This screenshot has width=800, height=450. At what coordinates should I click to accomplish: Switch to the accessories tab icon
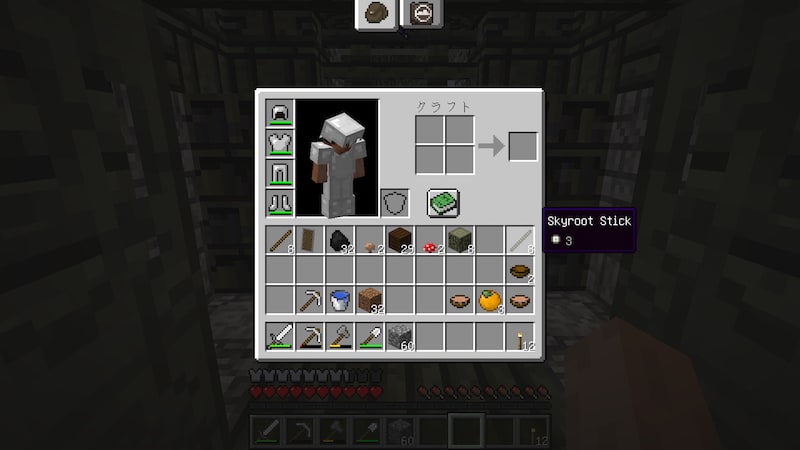click(421, 13)
